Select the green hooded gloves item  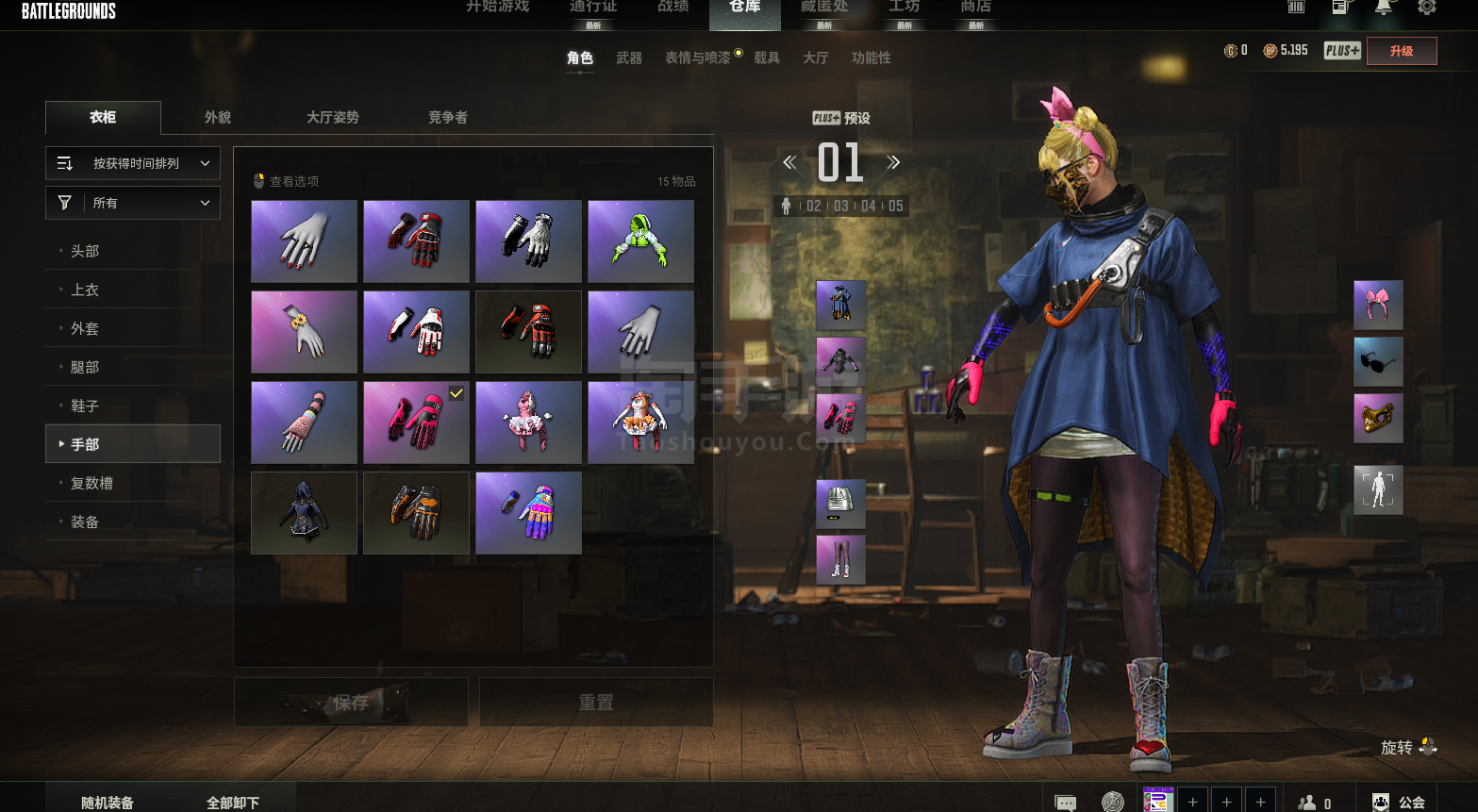tap(640, 241)
